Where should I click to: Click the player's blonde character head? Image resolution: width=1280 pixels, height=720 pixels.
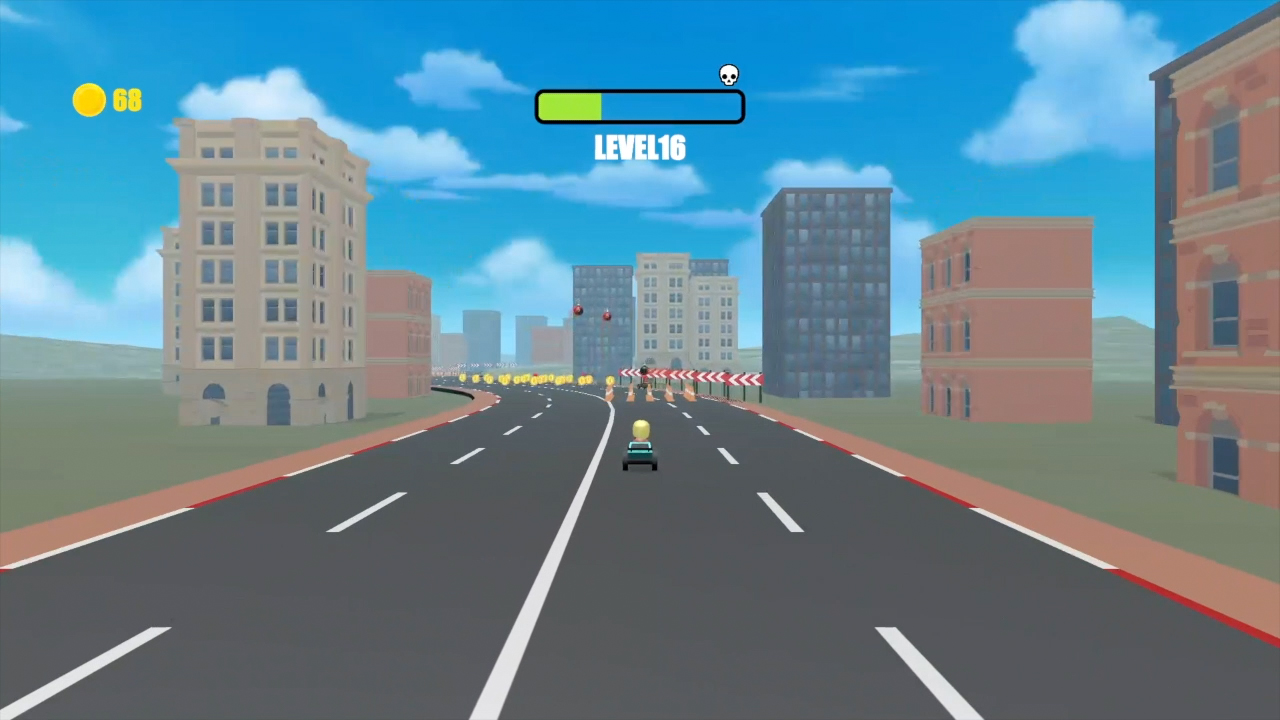[640, 429]
